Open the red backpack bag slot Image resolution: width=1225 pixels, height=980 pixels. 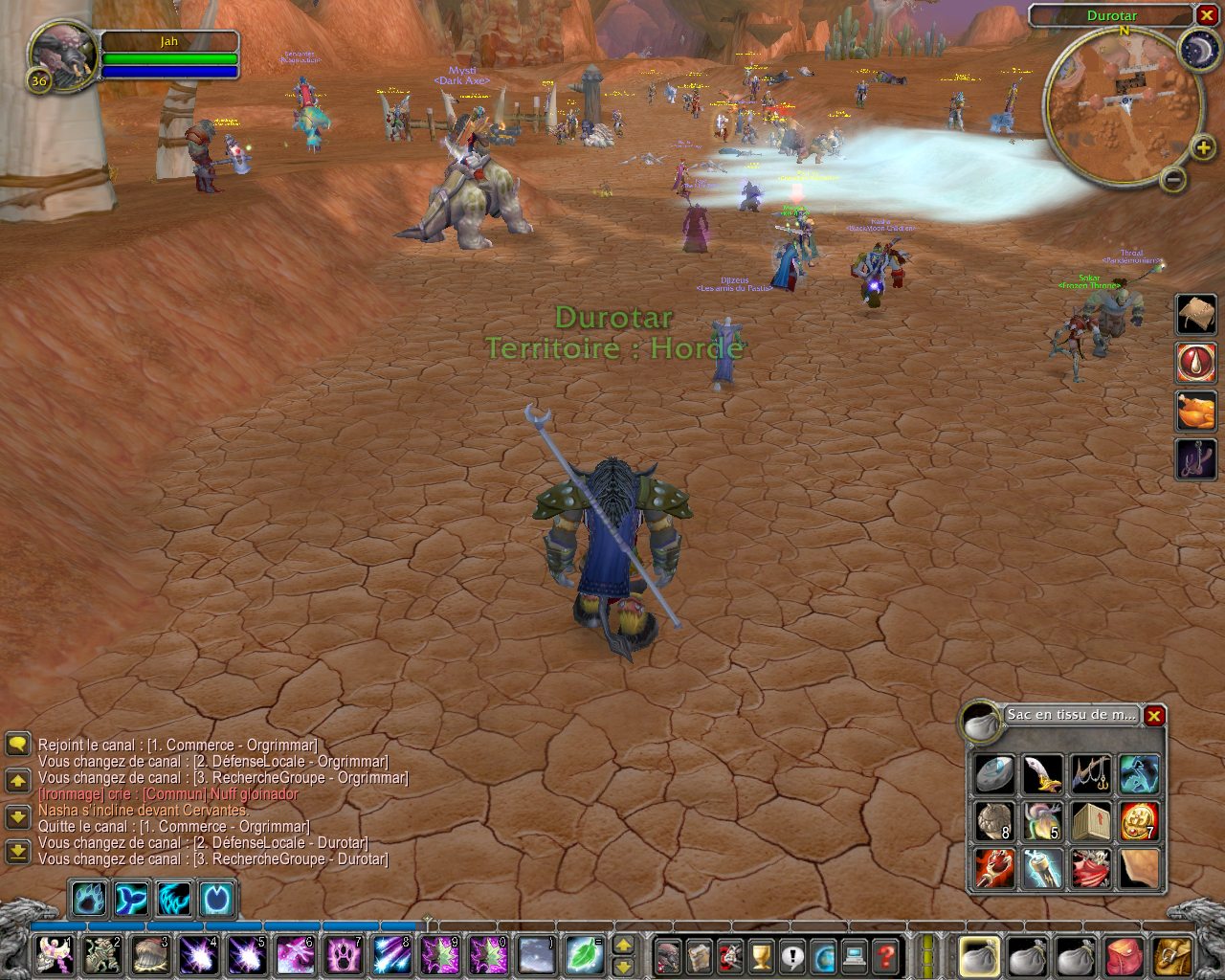pos(1125,955)
